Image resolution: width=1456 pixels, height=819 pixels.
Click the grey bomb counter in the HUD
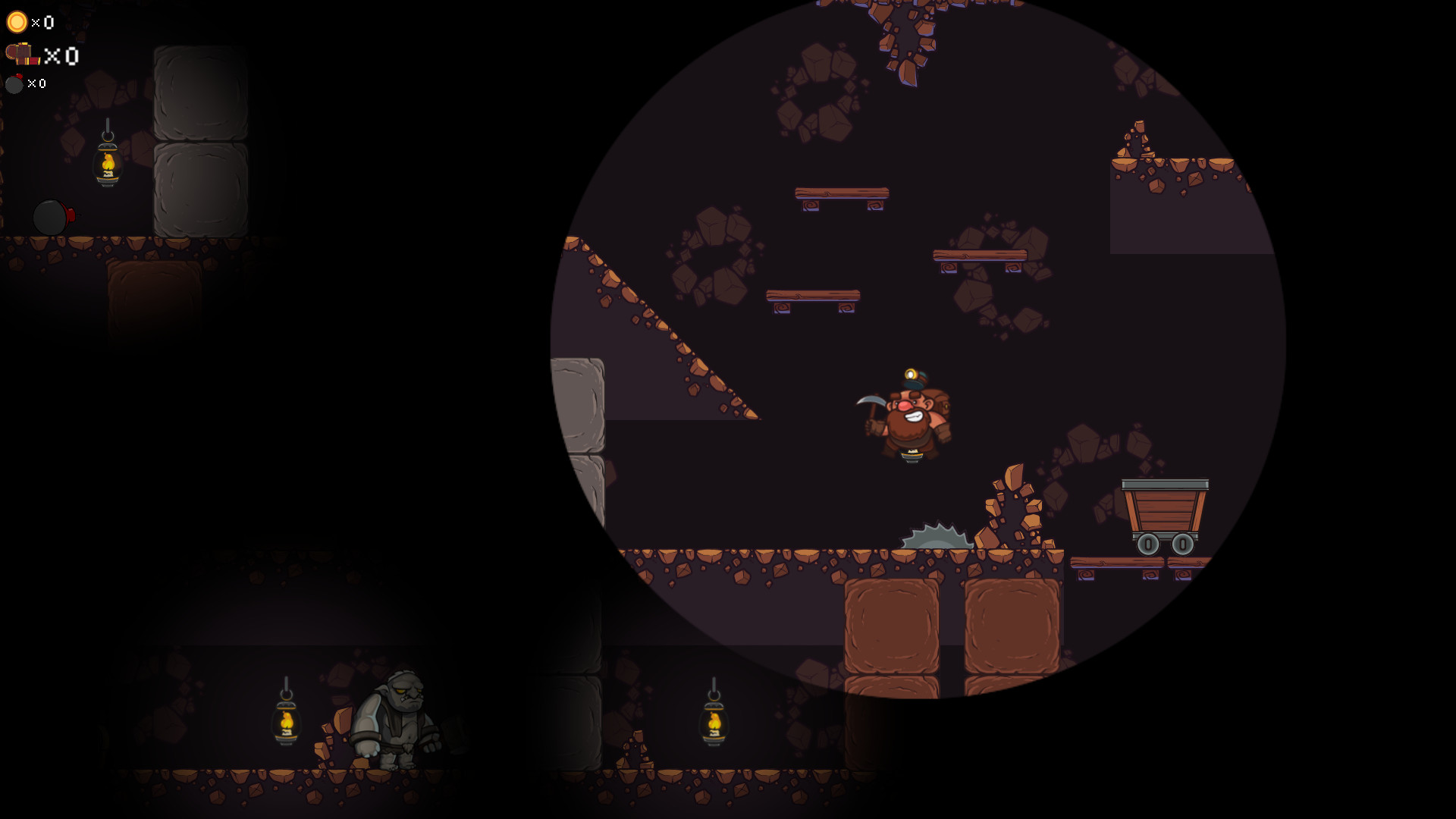[14, 84]
